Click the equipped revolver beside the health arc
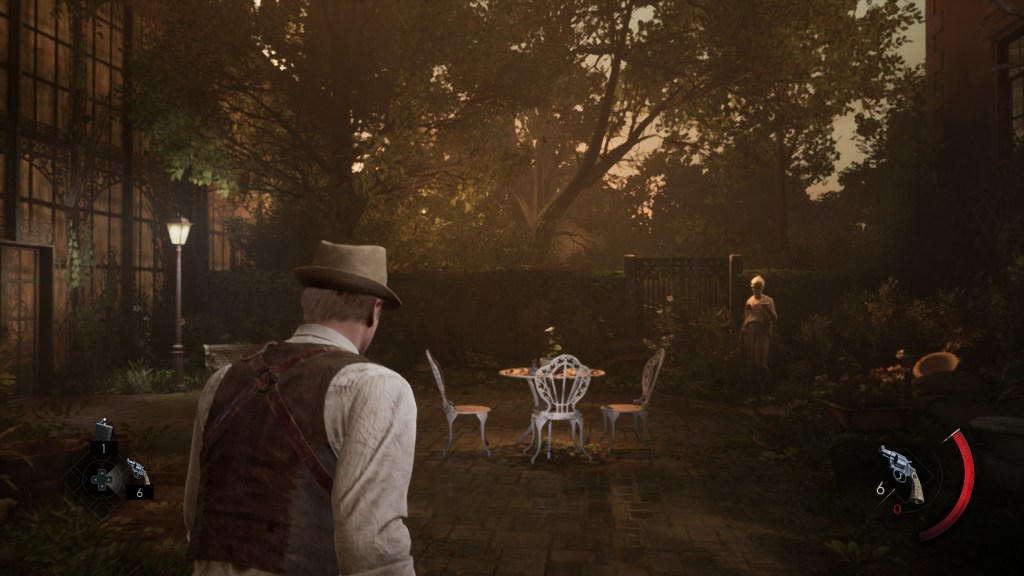 (901, 471)
